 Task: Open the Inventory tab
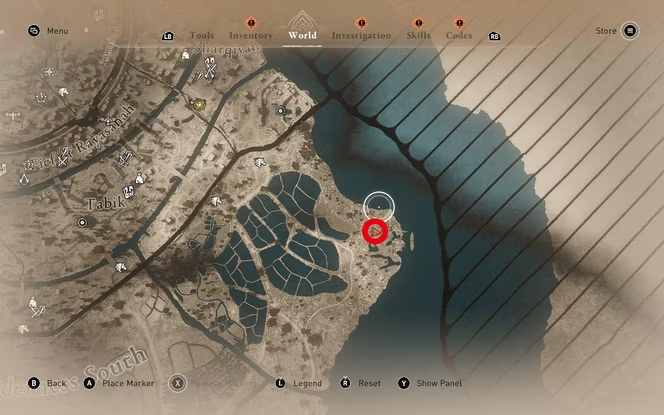[250, 36]
